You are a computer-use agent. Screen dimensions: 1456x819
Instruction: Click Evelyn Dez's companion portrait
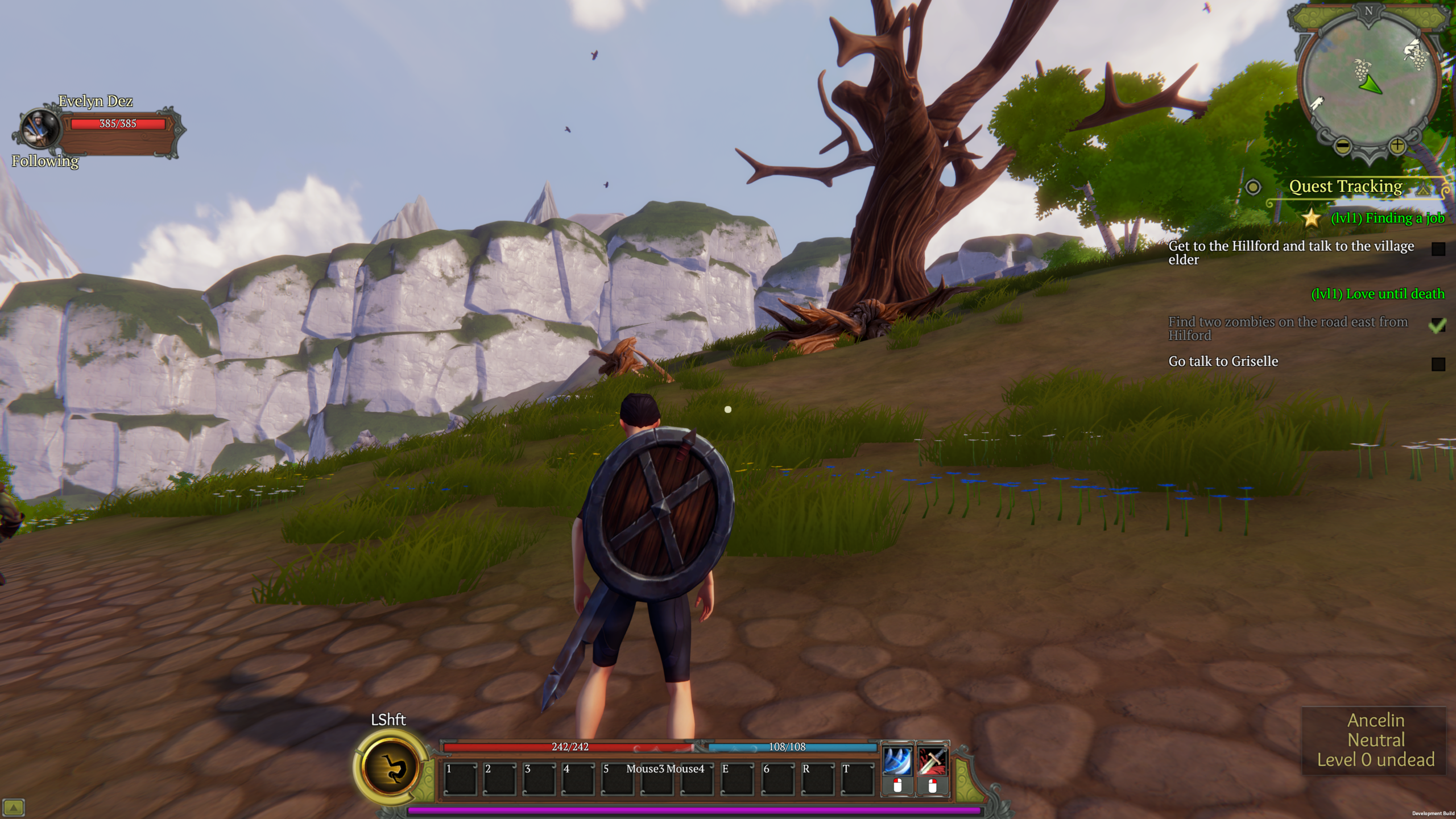click(40, 129)
